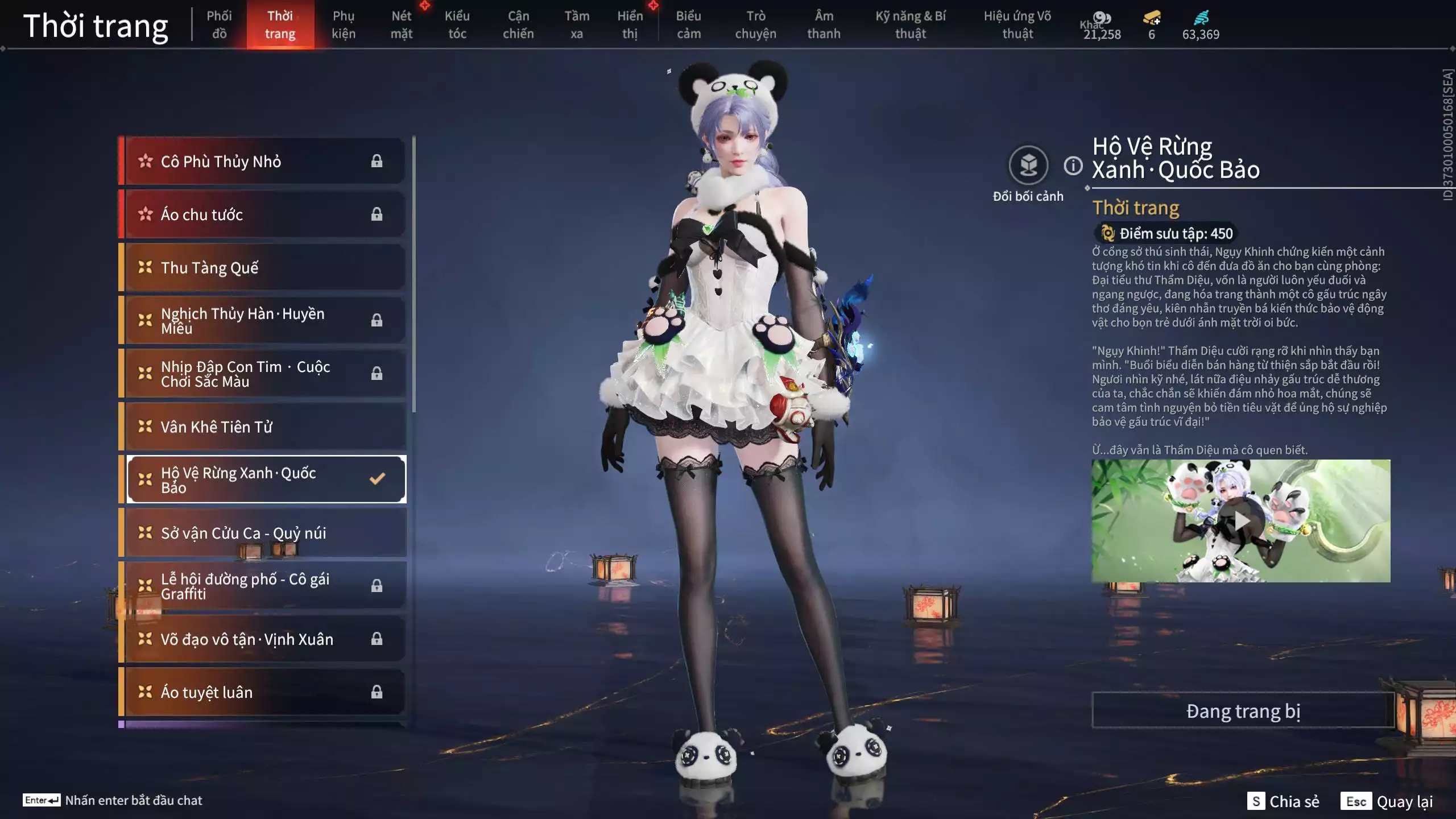The height and width of the screenshot is (819, 1456).
Task: Click the gold ingot icon with plus badge
Action: (x=1151, y=18)
